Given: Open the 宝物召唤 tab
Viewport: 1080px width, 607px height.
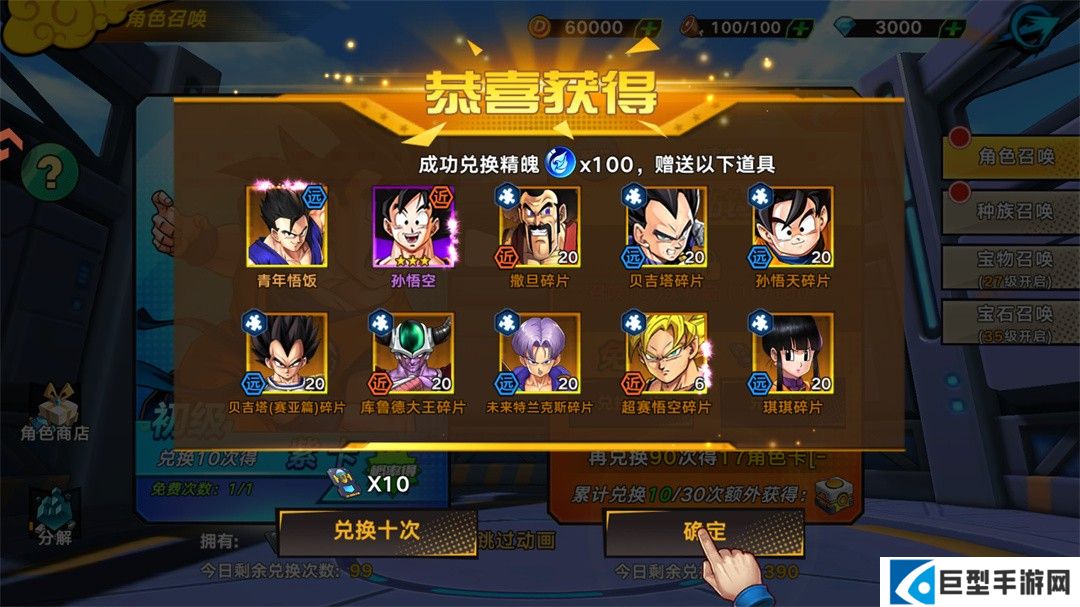Looking at the screenshot, I should tap(1012, 266).
